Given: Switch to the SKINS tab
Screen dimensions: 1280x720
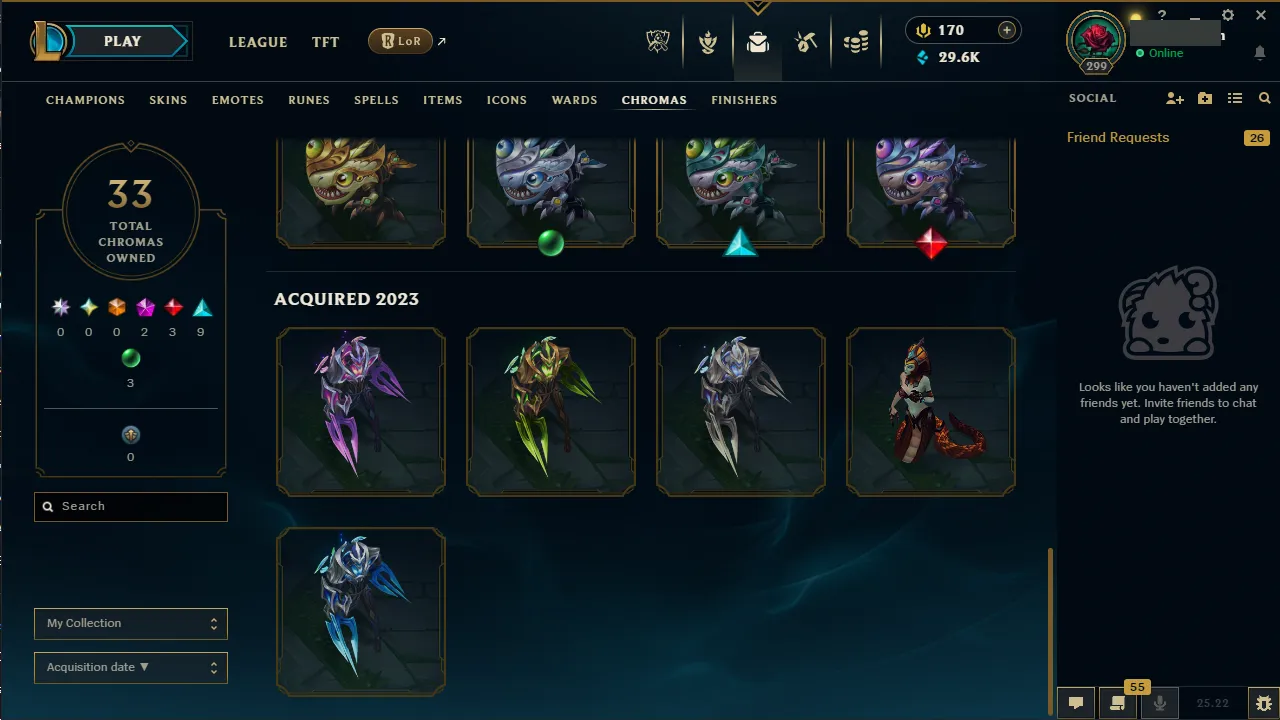Looking at the screenshot, I should coord(168,100).
